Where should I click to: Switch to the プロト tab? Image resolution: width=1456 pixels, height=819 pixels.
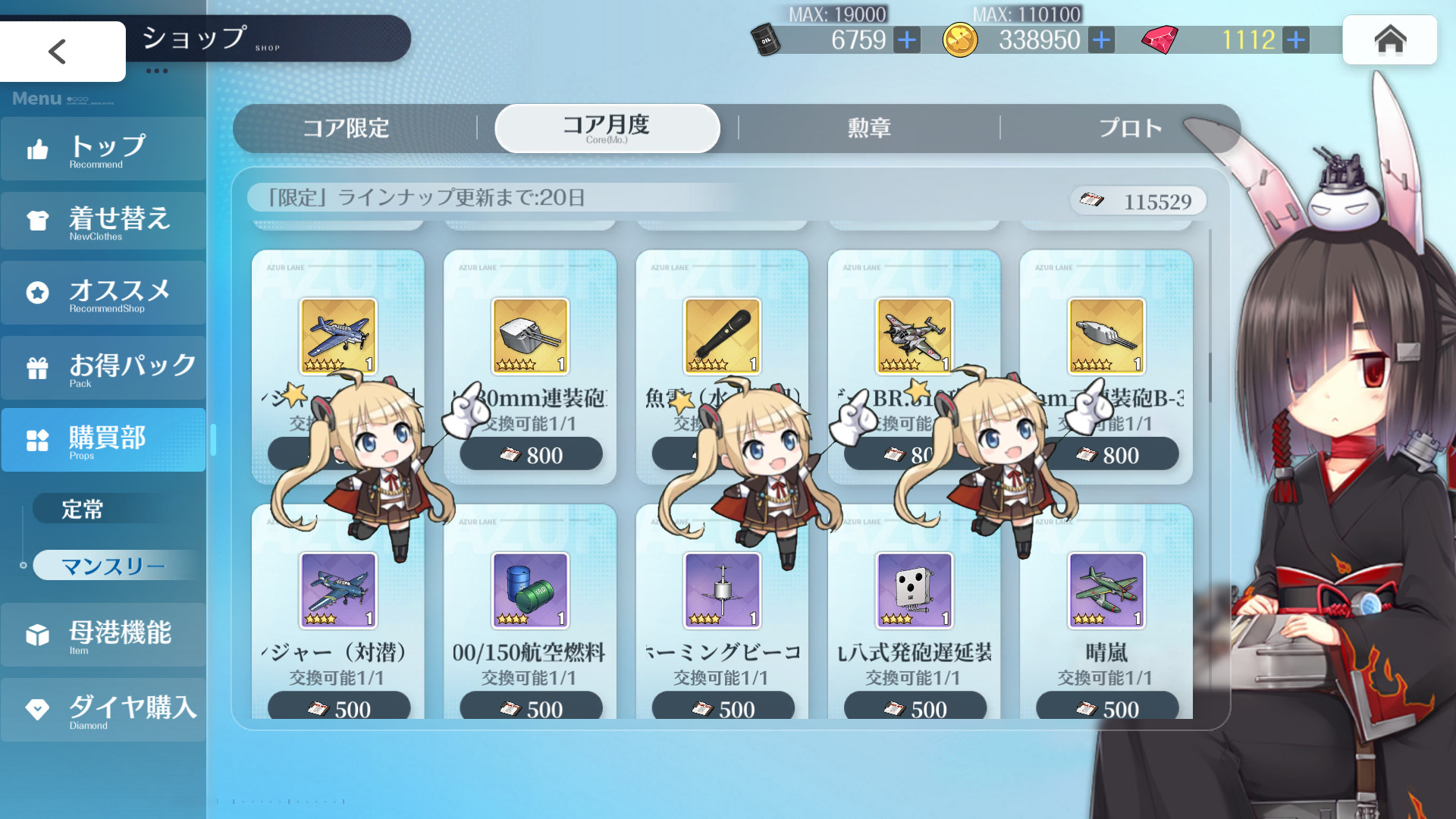click(1130, 128)
